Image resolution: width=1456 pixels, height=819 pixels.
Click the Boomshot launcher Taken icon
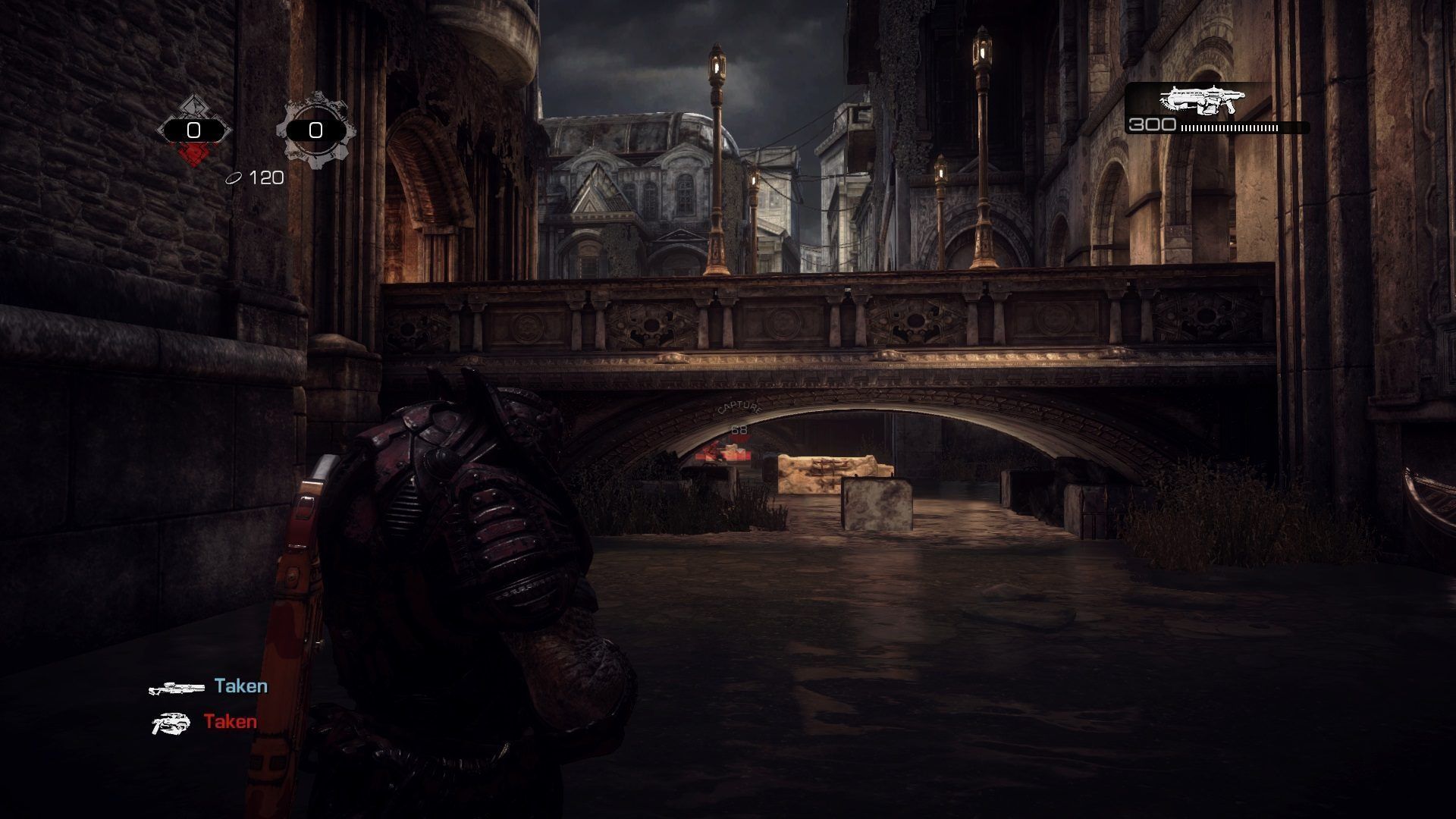pos(171,723)
